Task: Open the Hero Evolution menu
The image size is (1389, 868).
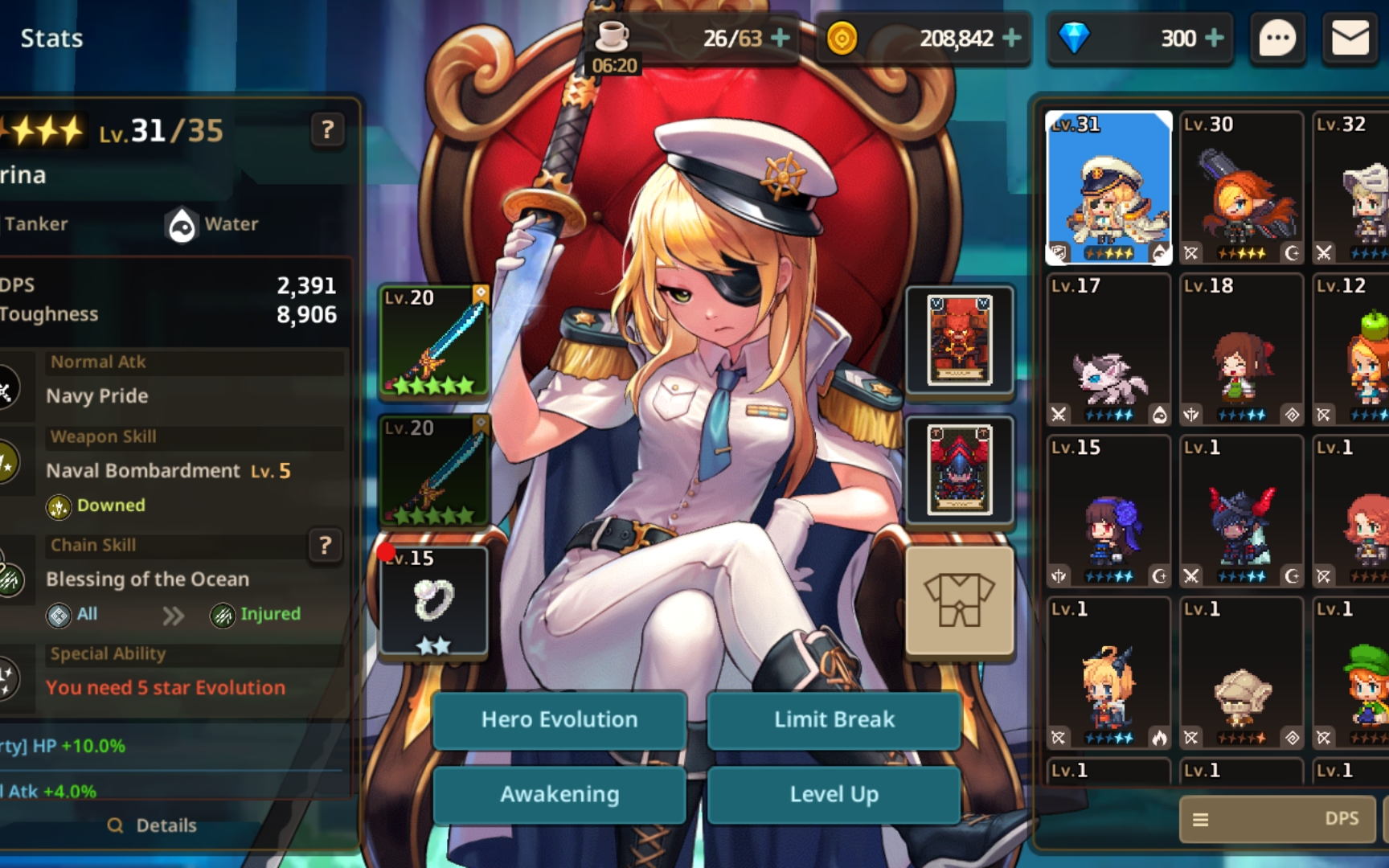Action: coord(559,719)
